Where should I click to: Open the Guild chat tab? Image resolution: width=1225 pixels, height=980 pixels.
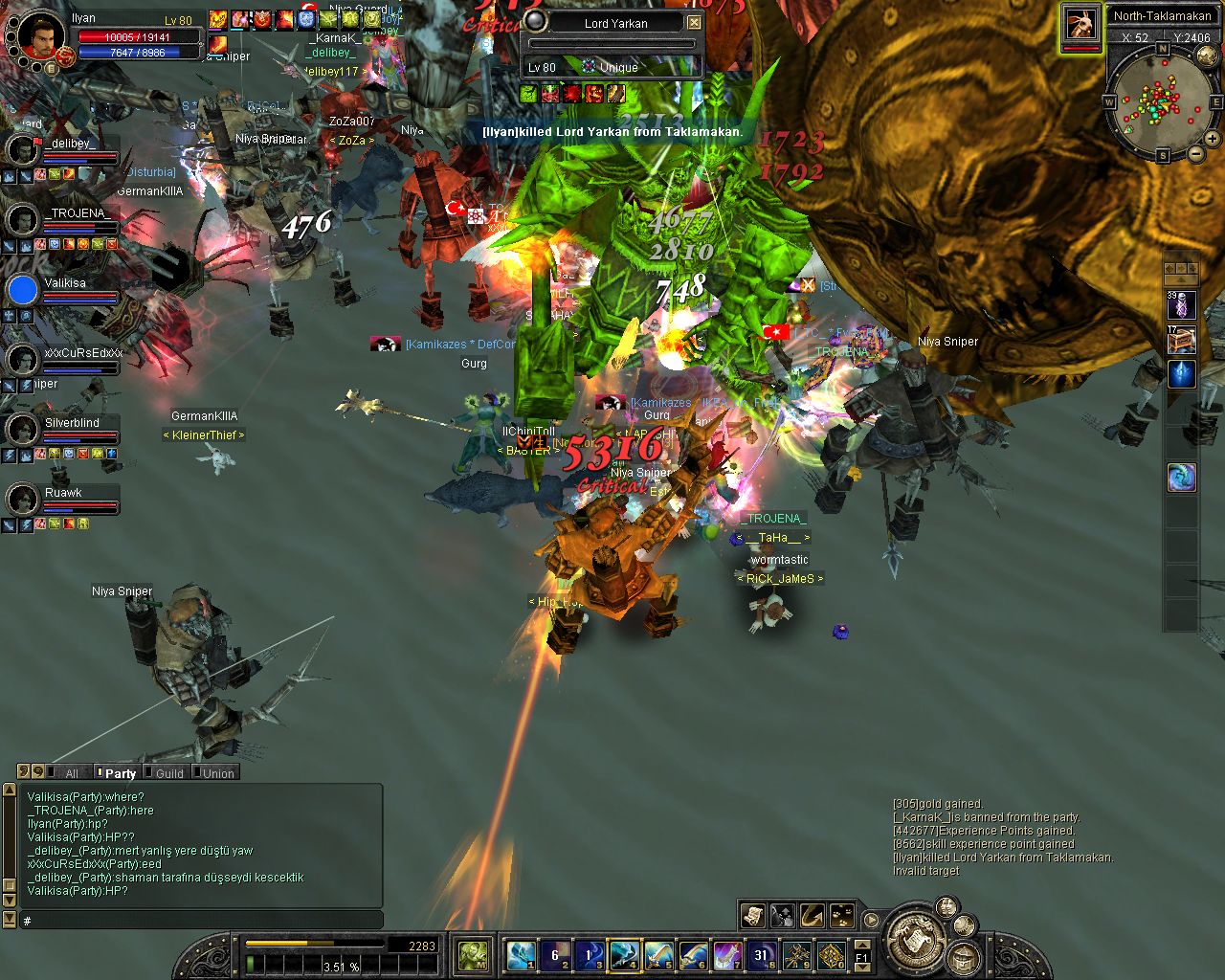click(169, 773)
